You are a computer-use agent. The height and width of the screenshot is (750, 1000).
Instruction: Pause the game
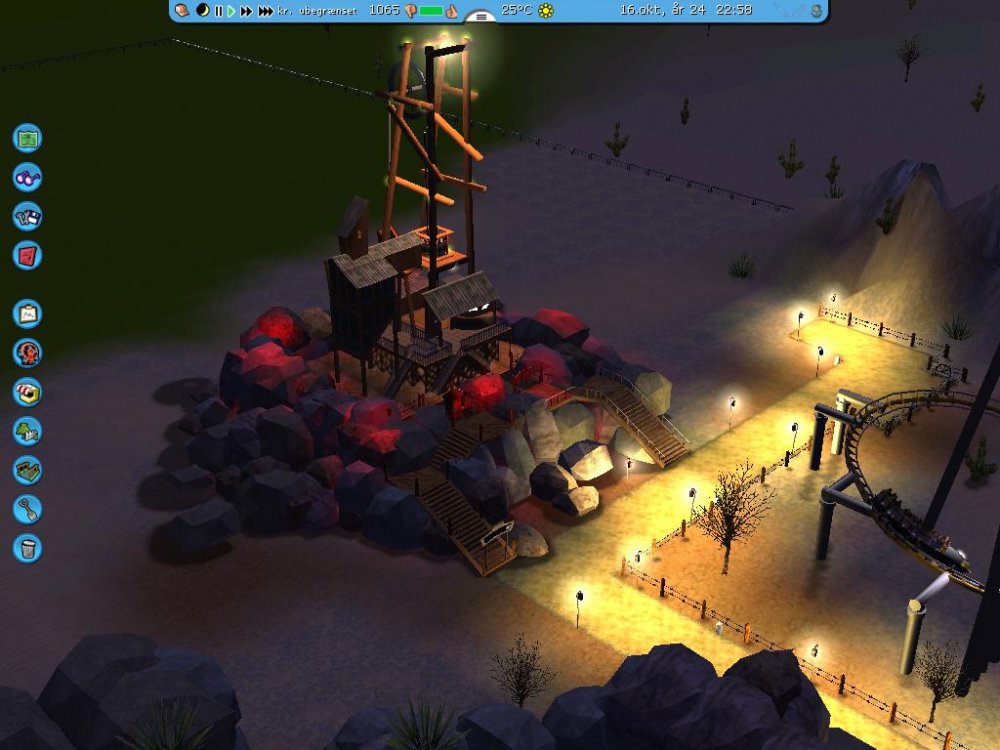coord(218,11)
